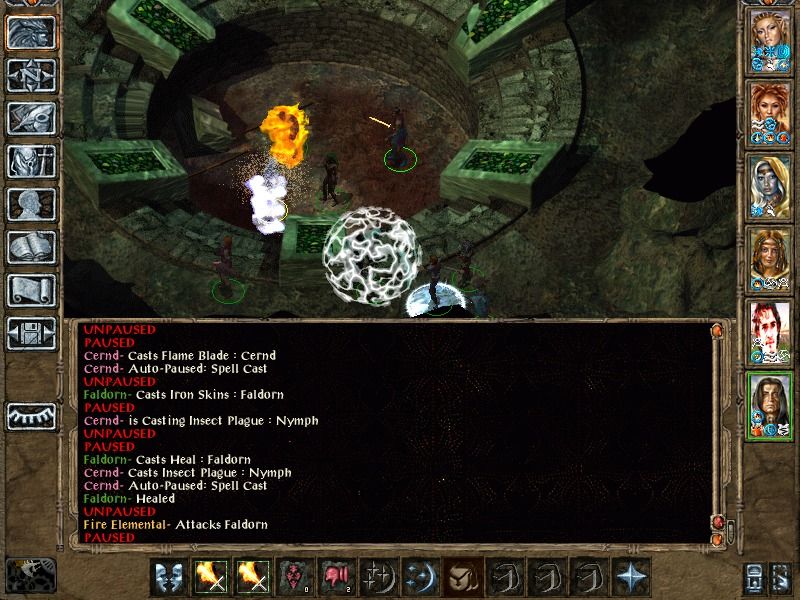
Task: Choose the hooded grey-skinned character portrait
Action: coord(771,190)
